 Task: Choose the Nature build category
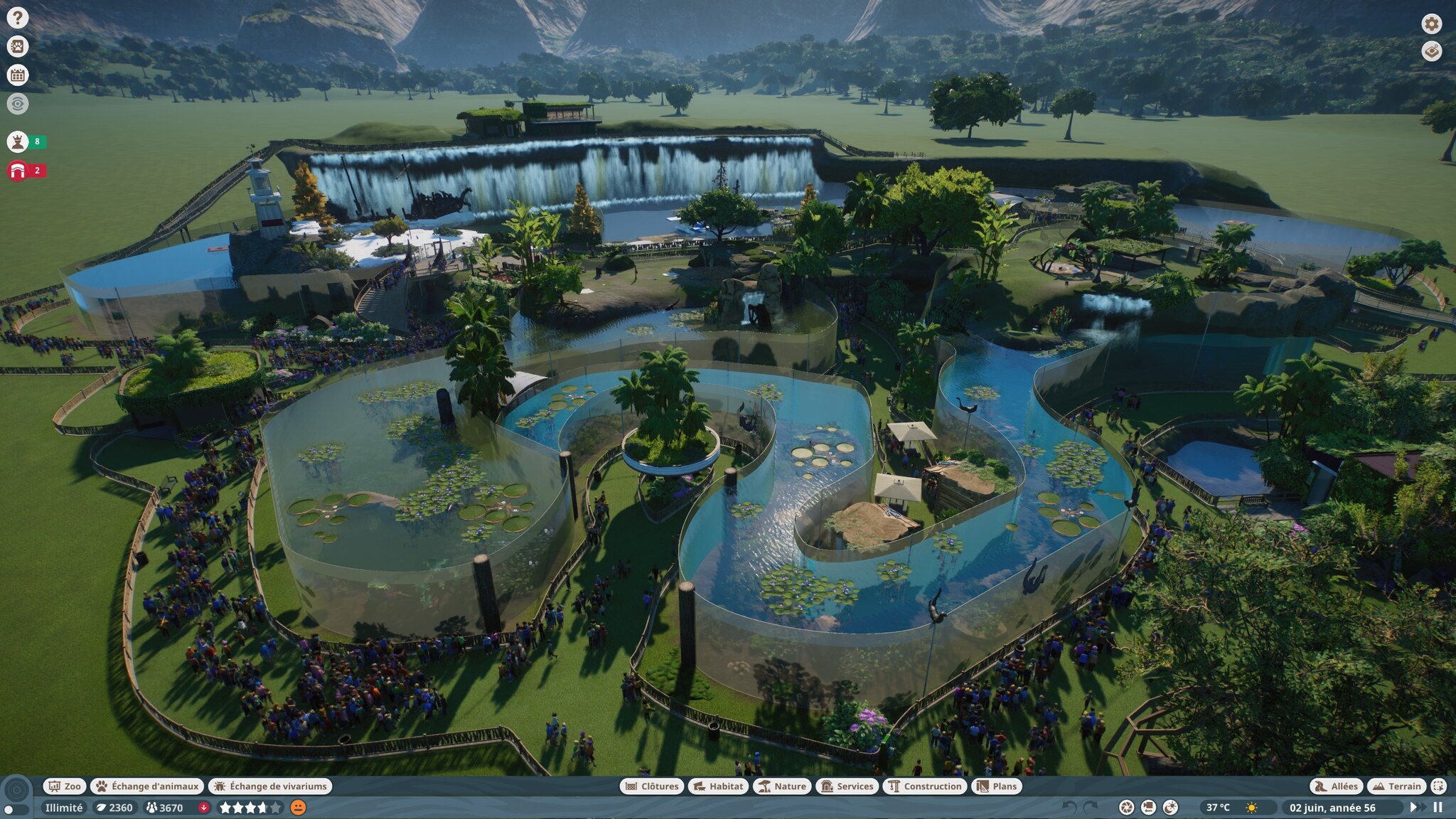tap(782, 786)
